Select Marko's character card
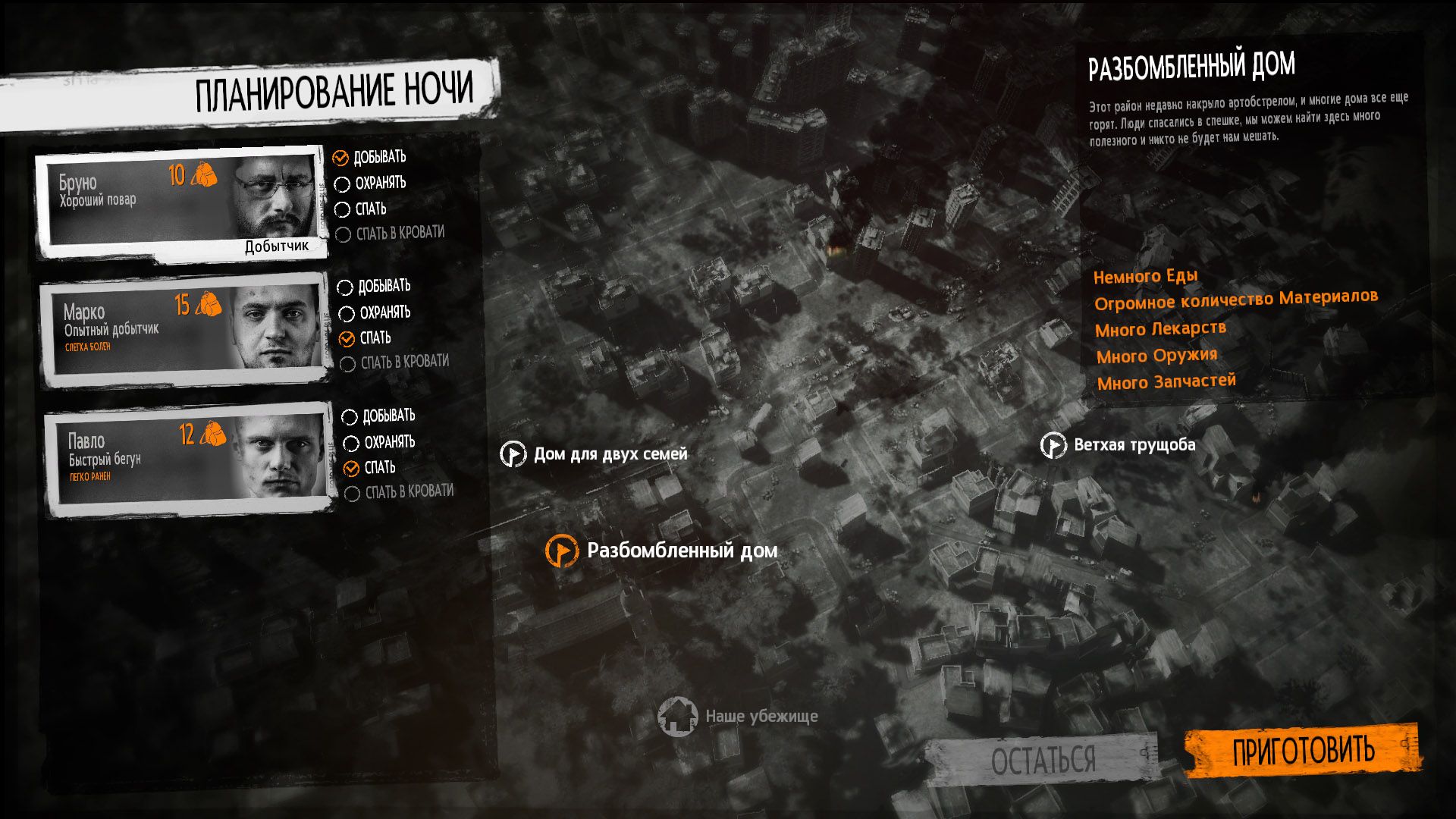 point(186,331)
